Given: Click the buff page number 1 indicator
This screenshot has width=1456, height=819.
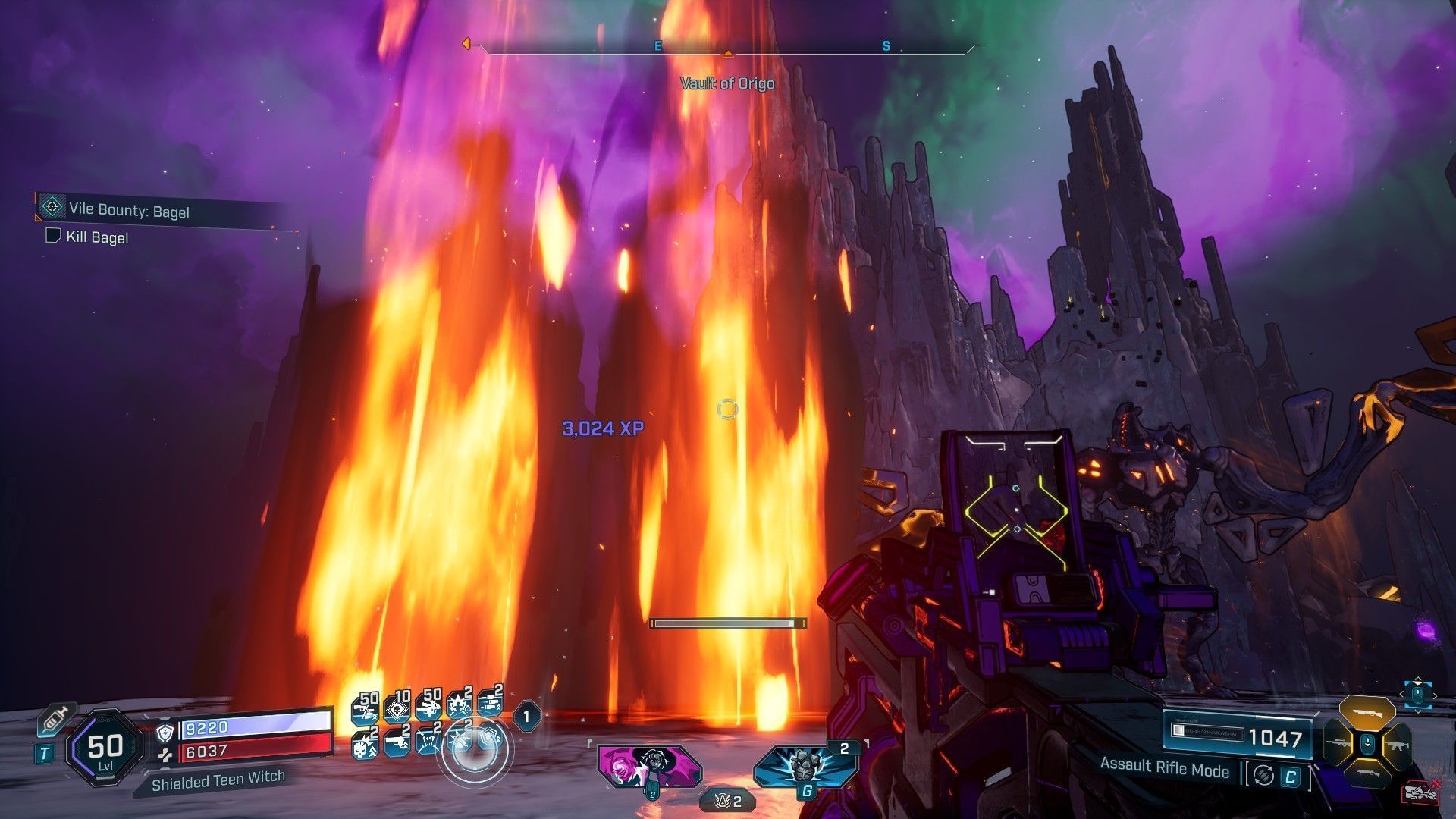Looking at the screenshot, I should [526, 715].
